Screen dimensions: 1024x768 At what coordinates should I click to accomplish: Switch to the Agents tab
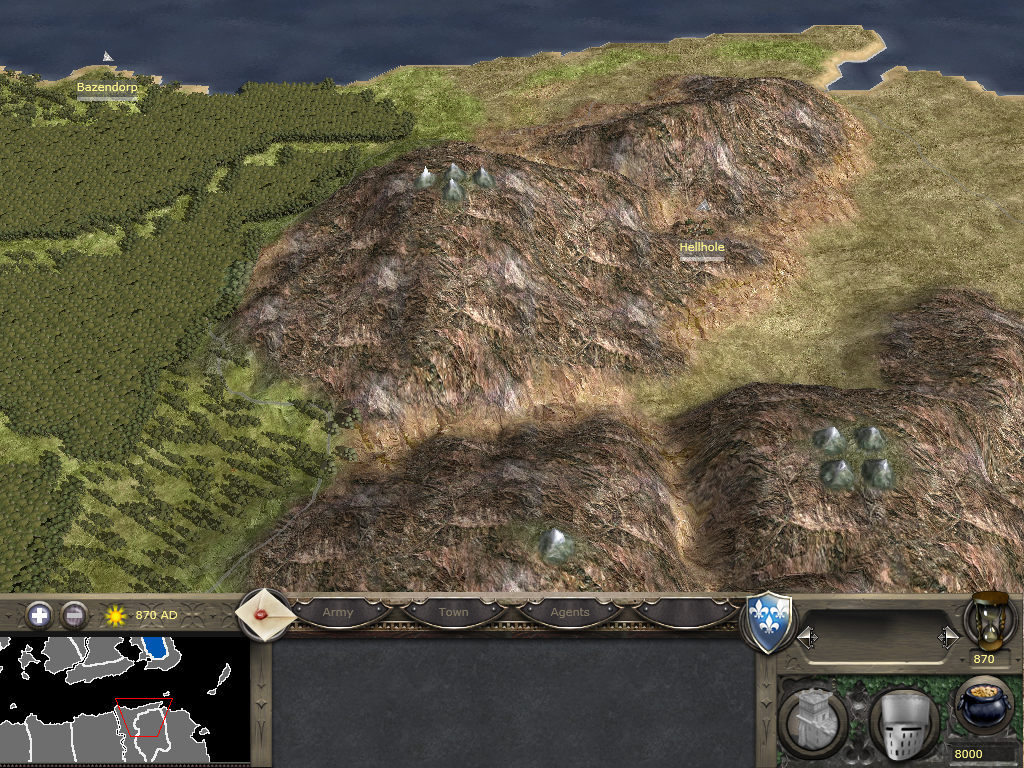[570, 612]
